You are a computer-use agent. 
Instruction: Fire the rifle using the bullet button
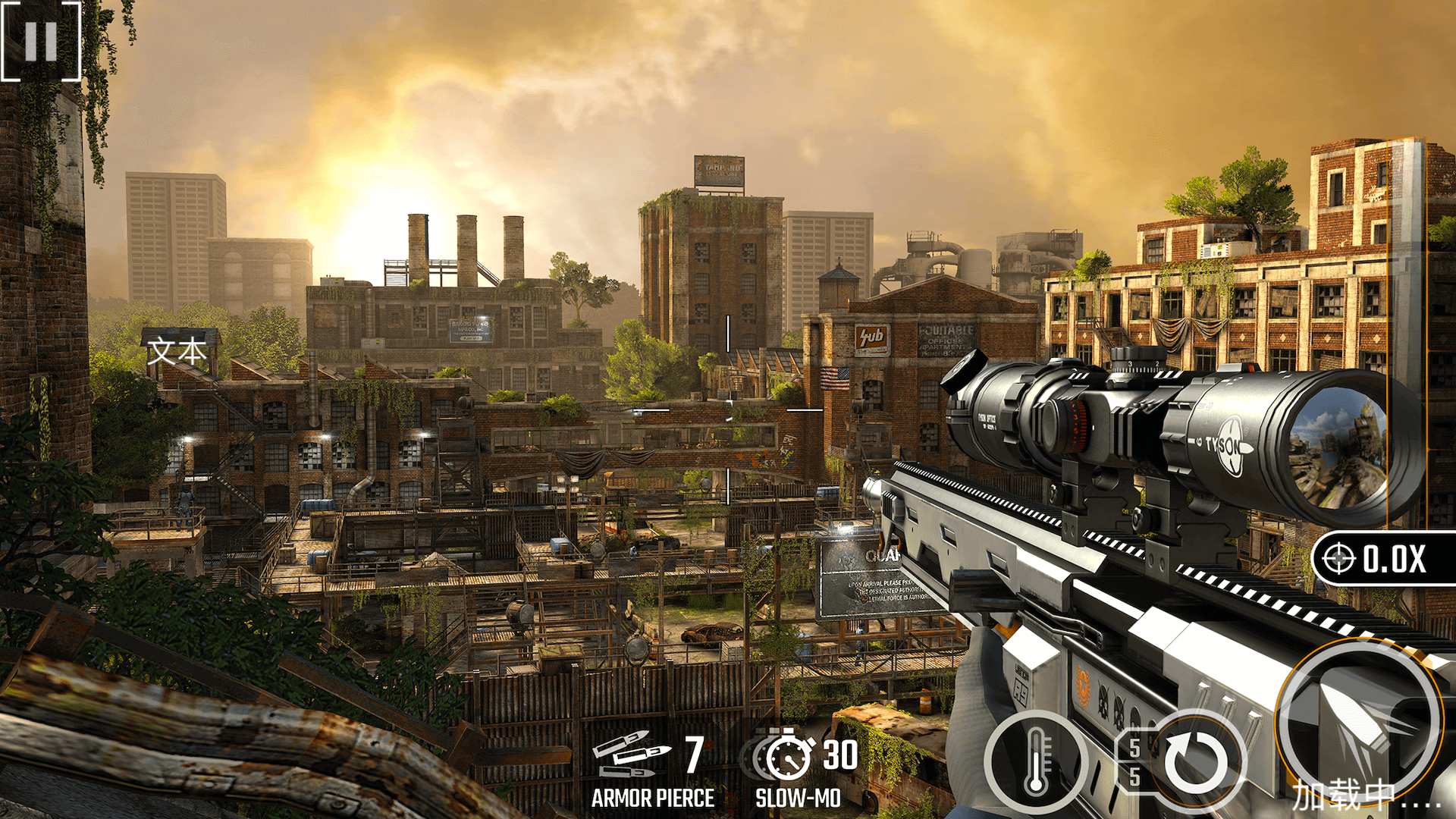click(1360, 720)
